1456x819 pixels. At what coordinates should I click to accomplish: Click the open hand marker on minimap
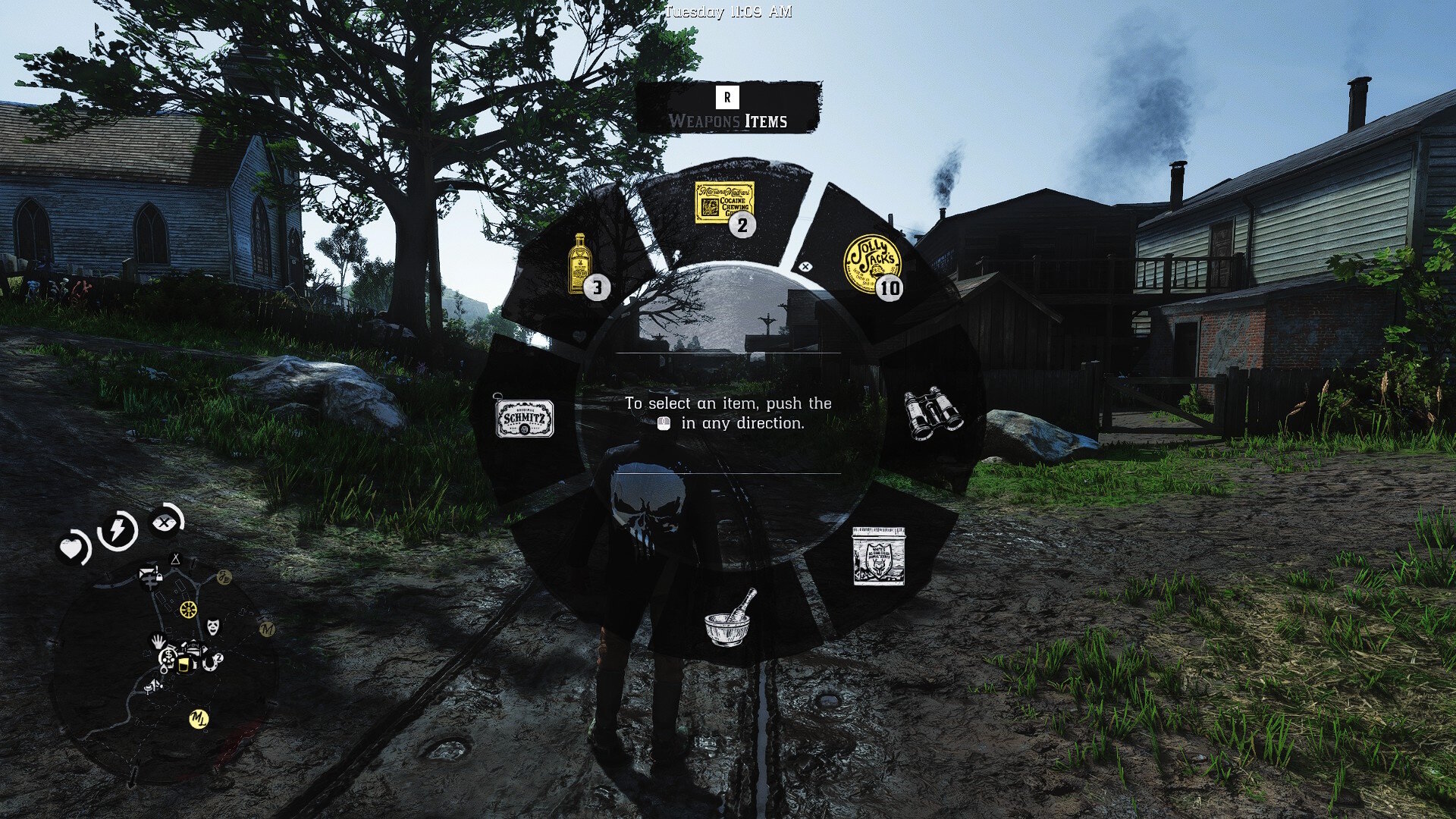158,641
